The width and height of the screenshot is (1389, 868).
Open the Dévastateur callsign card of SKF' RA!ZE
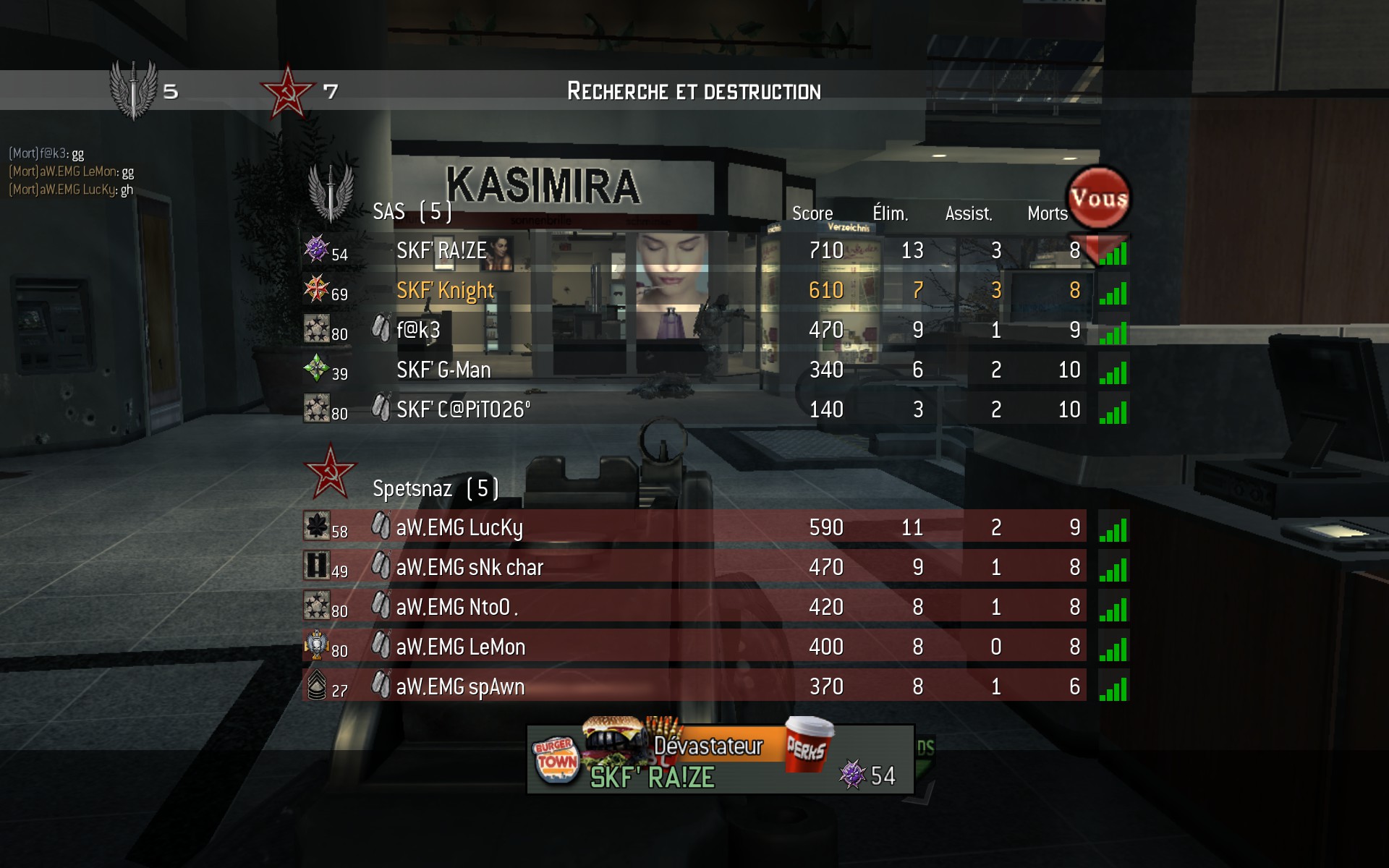click(720, 759)
